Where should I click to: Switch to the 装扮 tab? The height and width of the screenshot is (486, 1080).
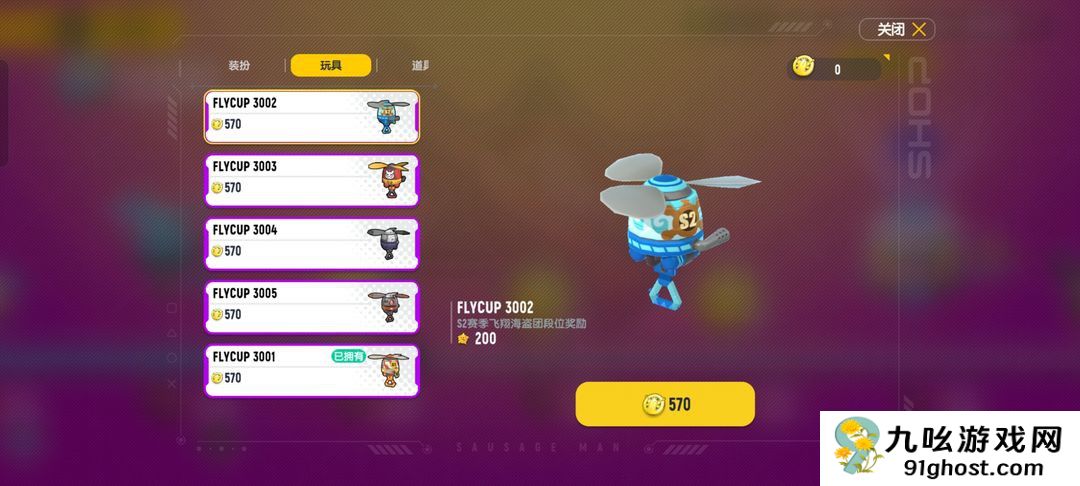[239, 66]
